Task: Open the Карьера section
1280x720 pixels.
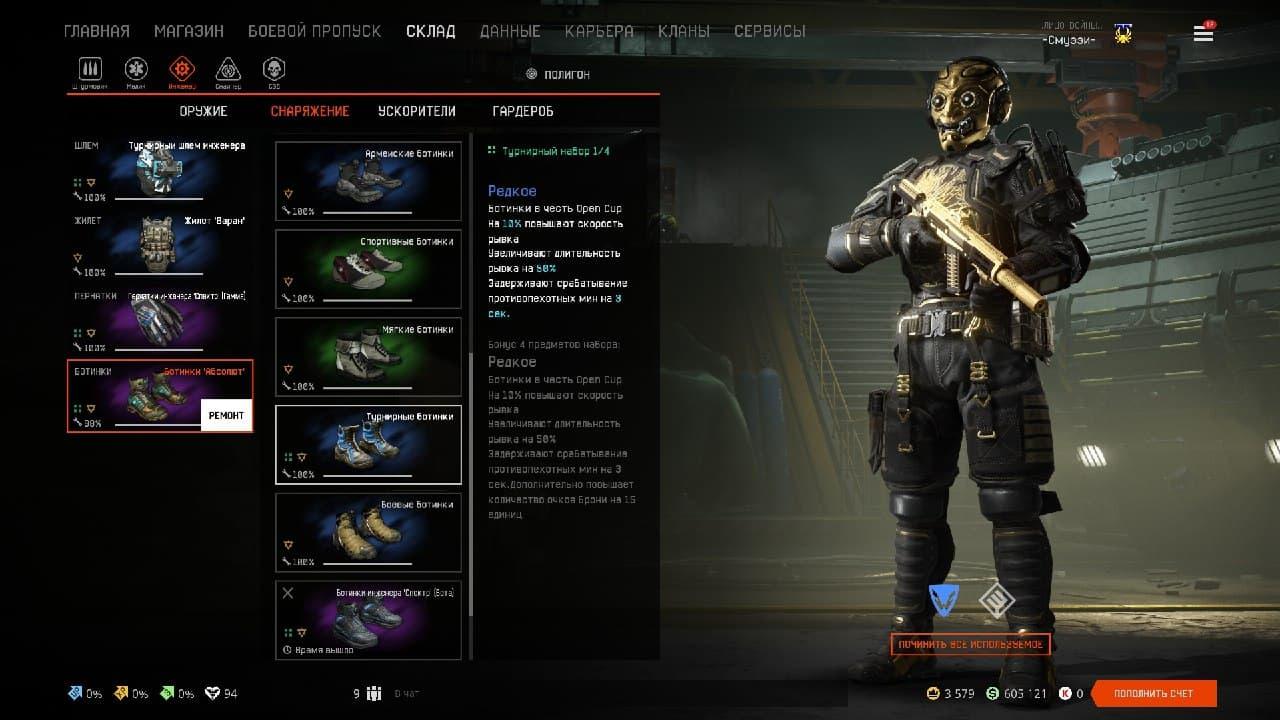Action: (598, 31)
